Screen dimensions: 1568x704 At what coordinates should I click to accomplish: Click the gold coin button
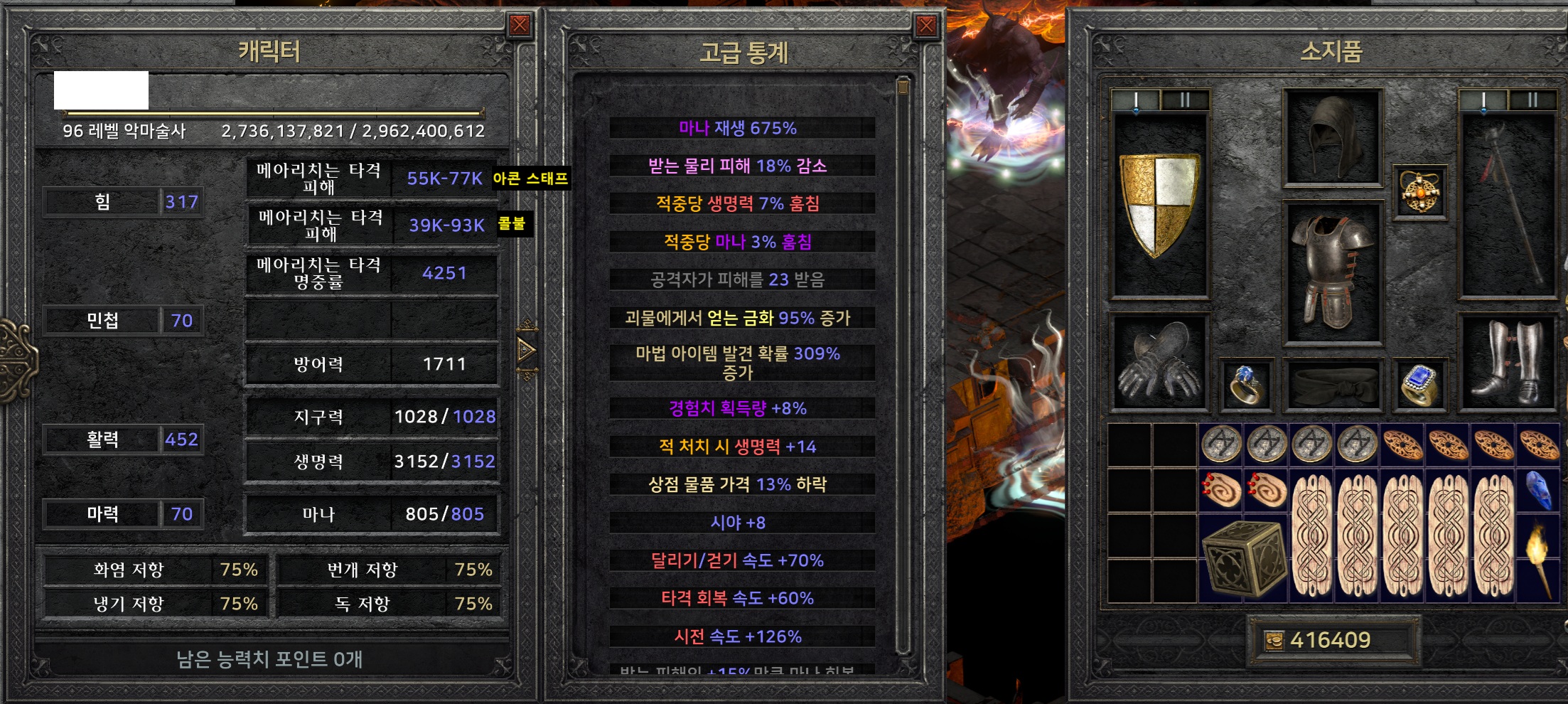click(x=1274, y=641)
